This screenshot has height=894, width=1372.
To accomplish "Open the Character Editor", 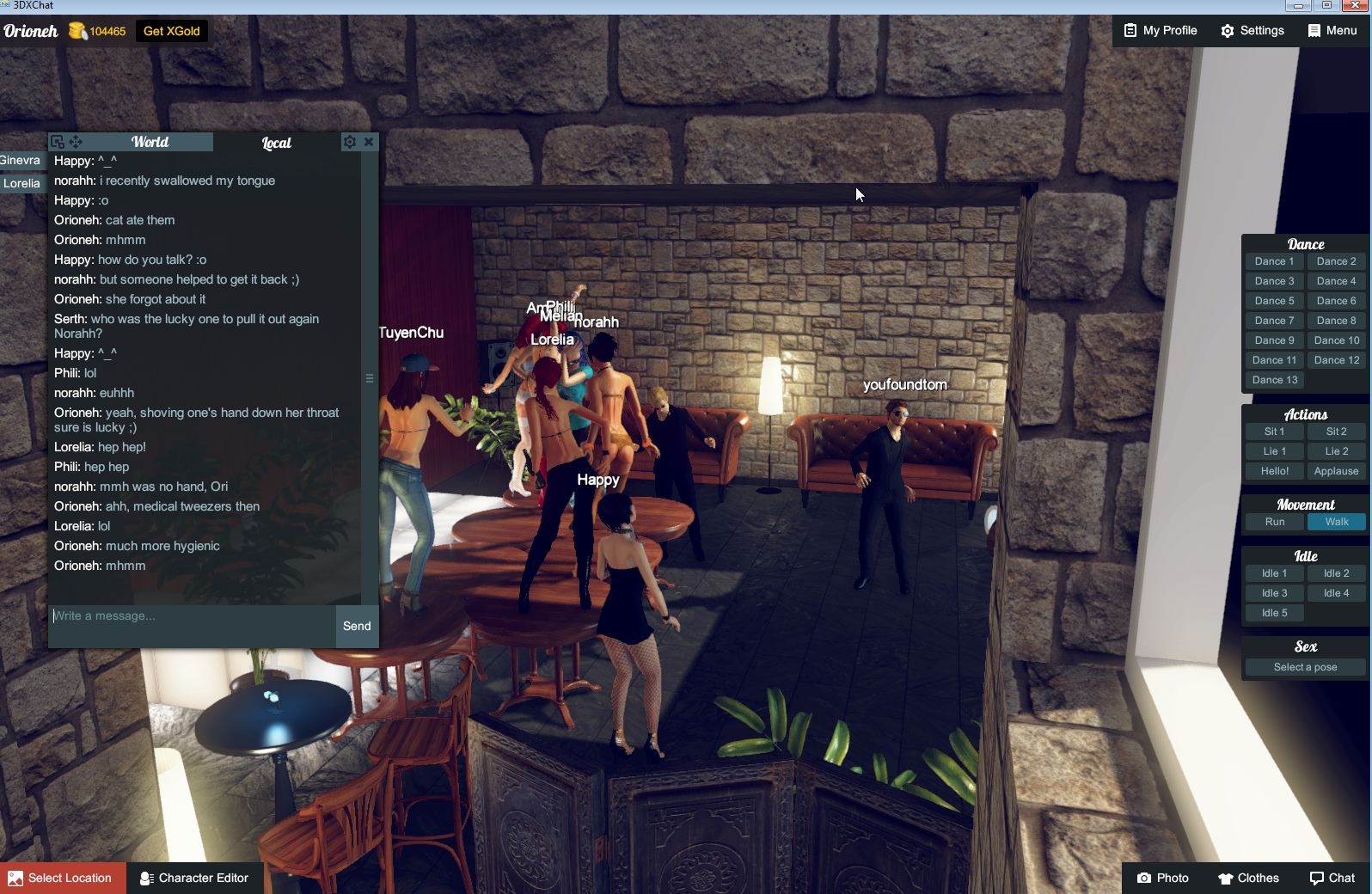I will (x=194, y=878).
